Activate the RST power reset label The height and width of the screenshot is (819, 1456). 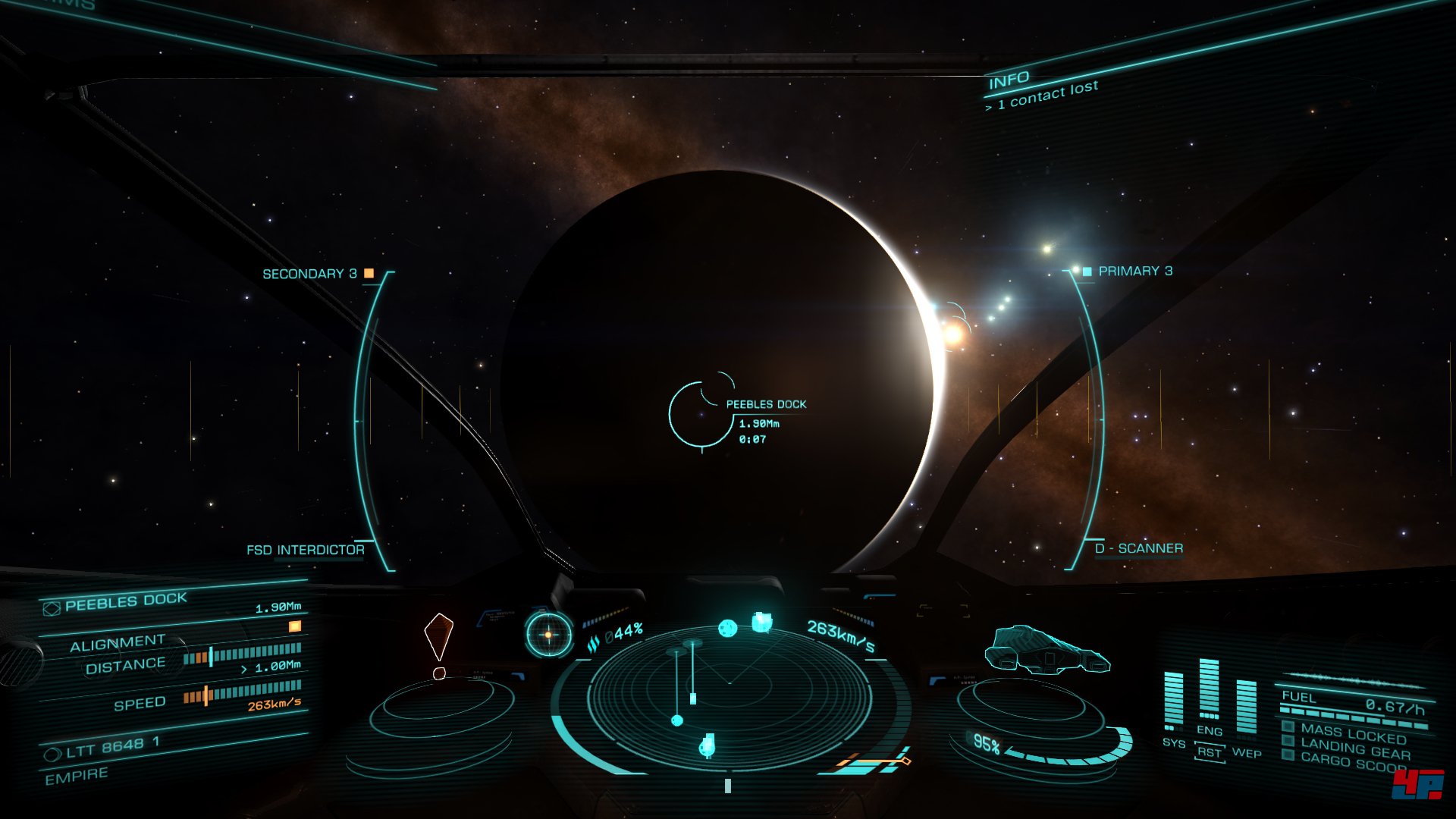point(1210,753)
